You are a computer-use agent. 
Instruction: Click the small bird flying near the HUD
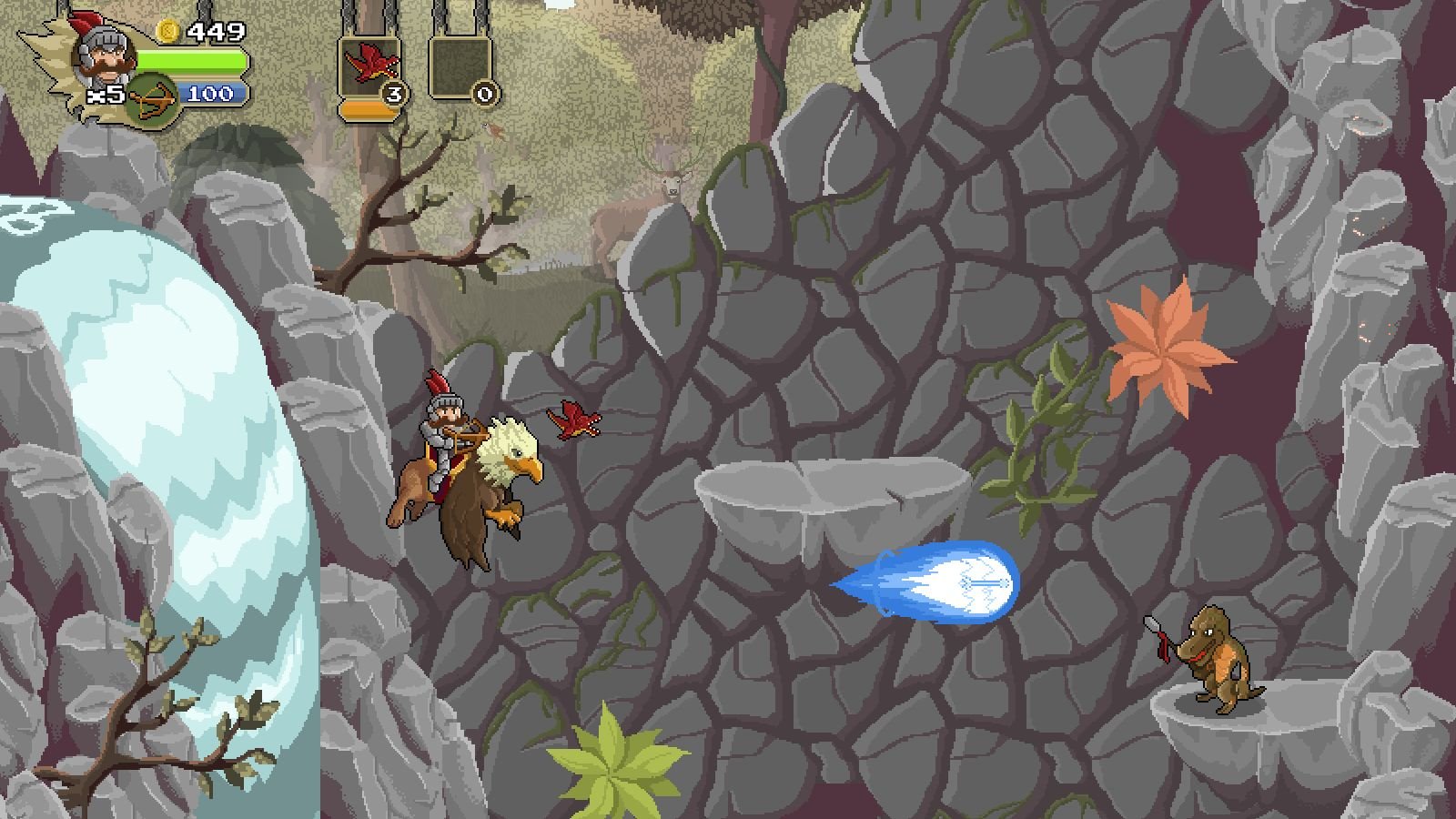[x=492, y=129]
